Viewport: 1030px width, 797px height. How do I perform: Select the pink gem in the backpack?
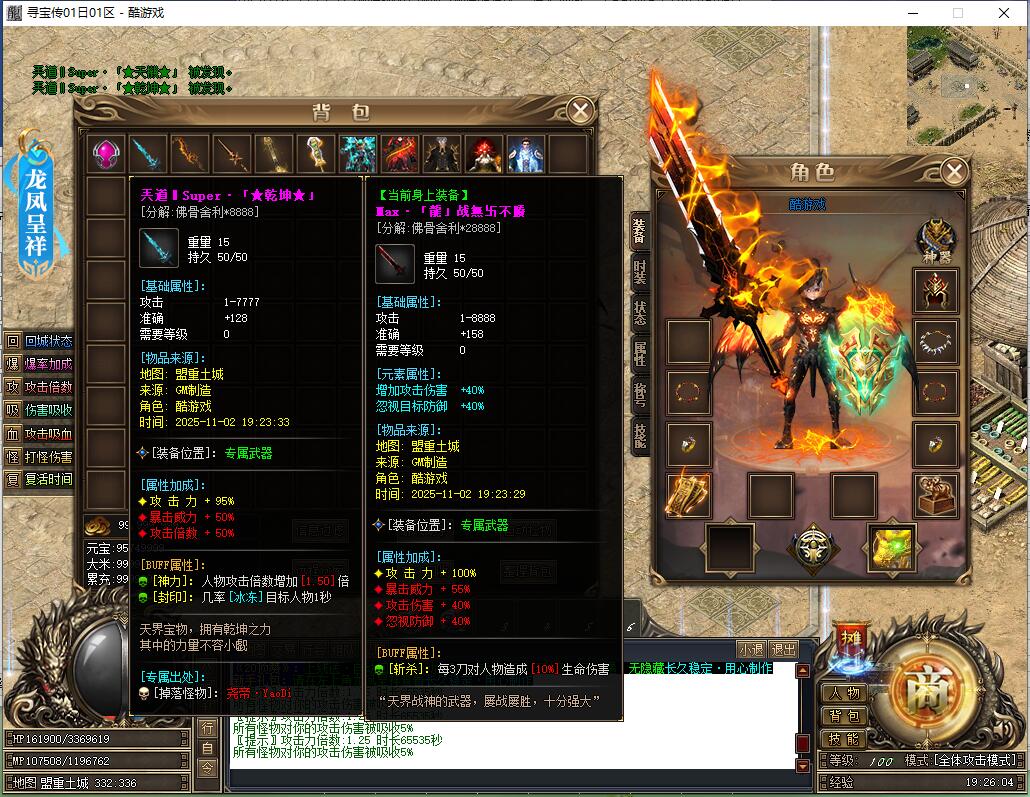tap(106, 154)
